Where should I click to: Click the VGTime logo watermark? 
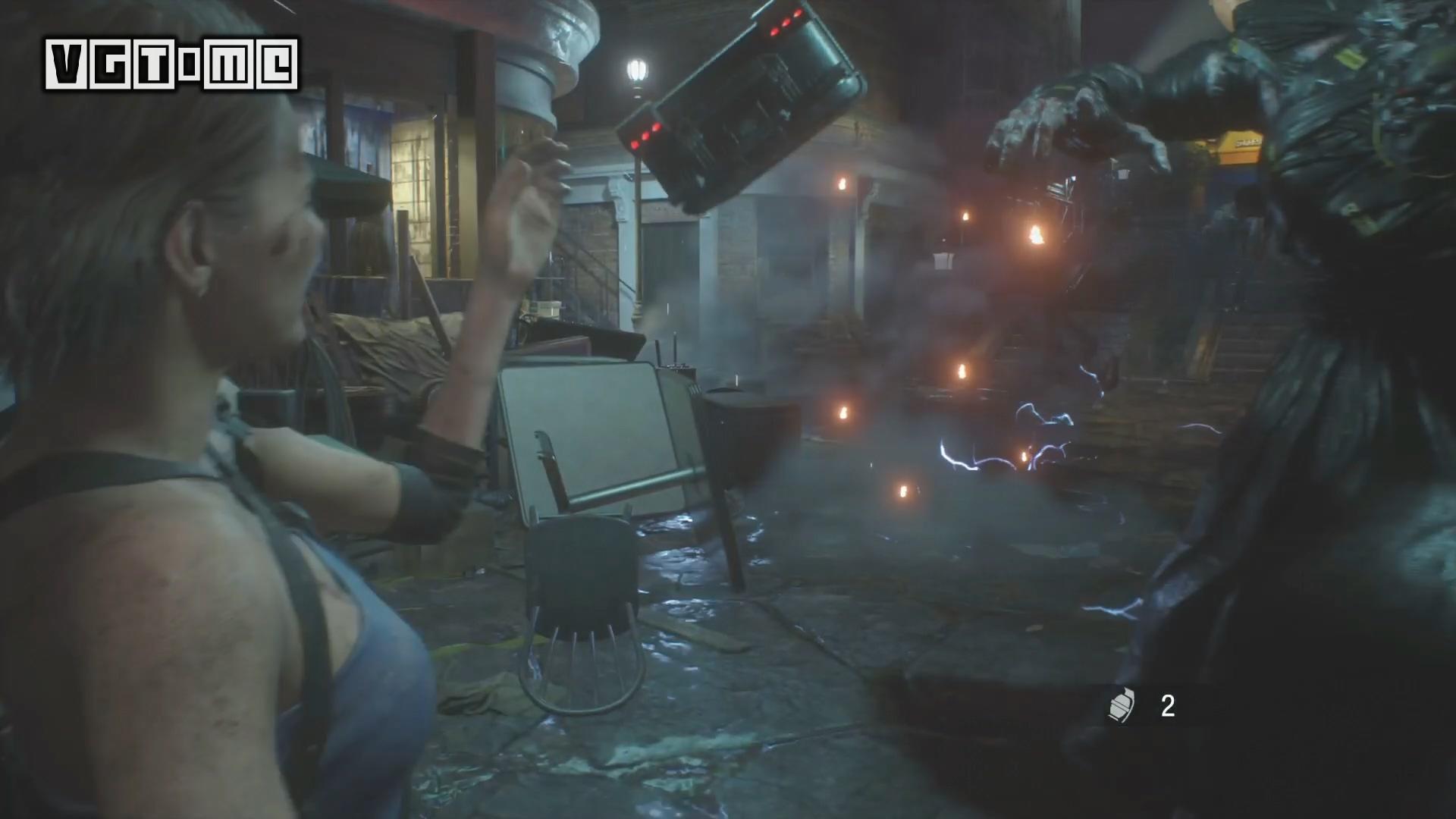[171, 65]
